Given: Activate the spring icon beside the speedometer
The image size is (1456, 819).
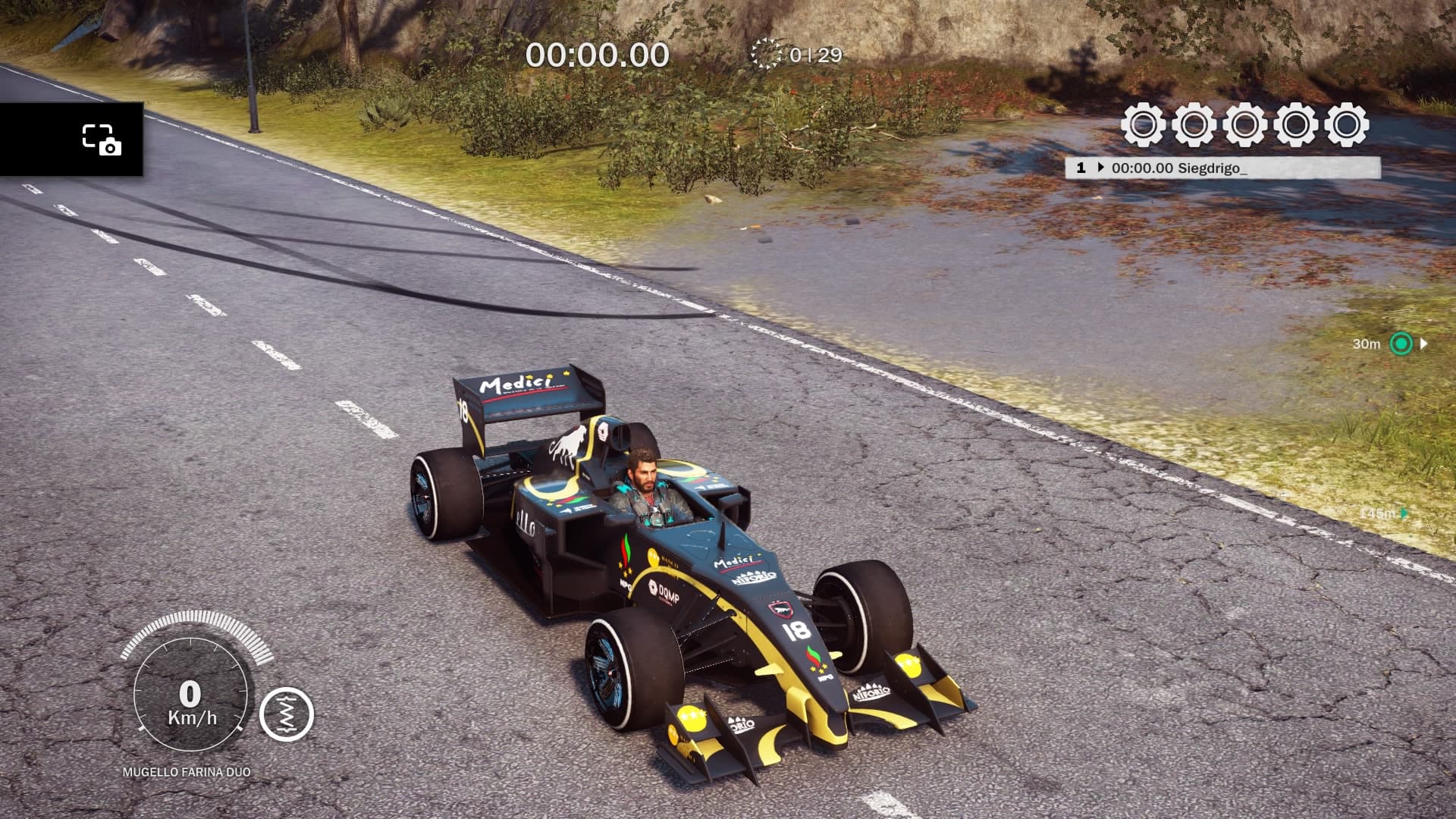Looking at the screenshot, I should 287,714.
